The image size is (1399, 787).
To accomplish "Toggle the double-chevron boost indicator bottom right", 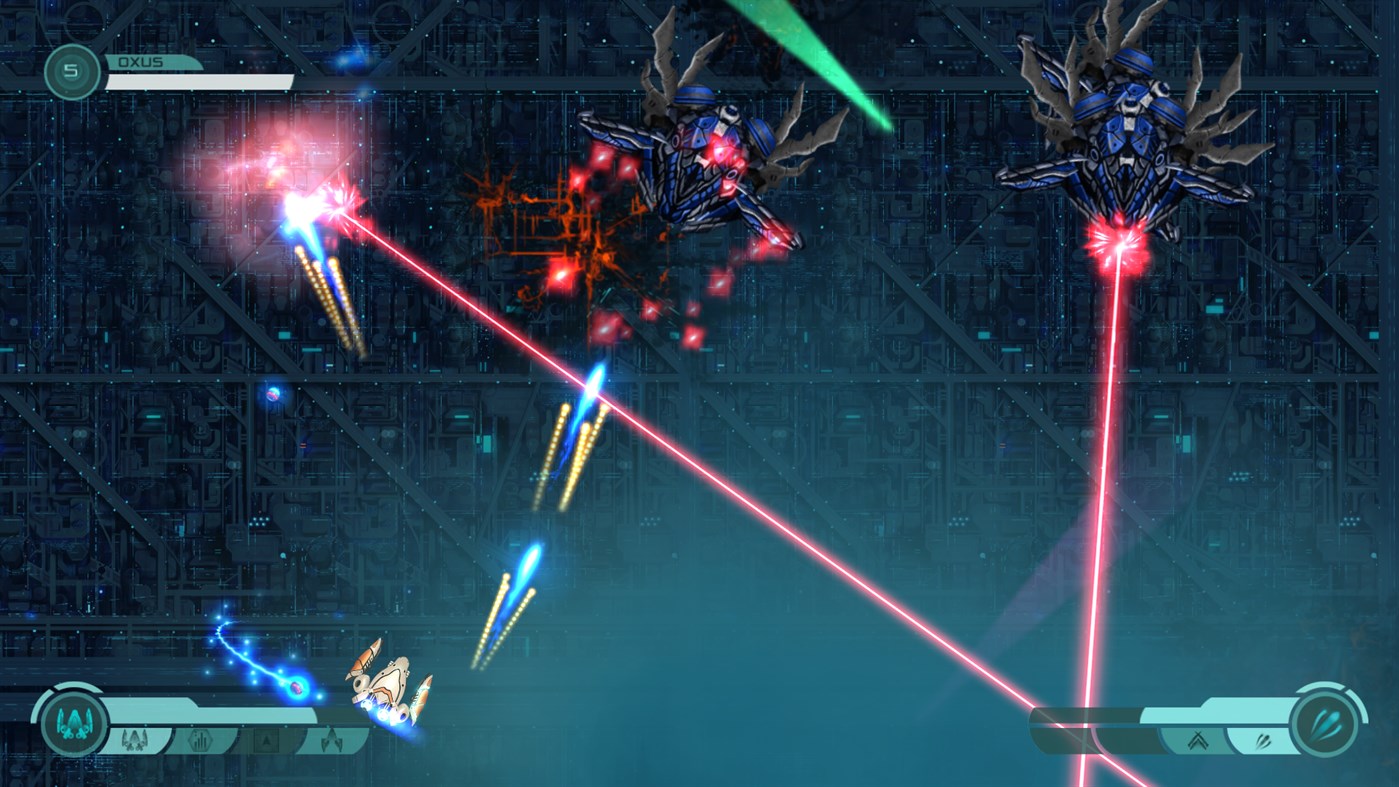I will (1196, 739).
